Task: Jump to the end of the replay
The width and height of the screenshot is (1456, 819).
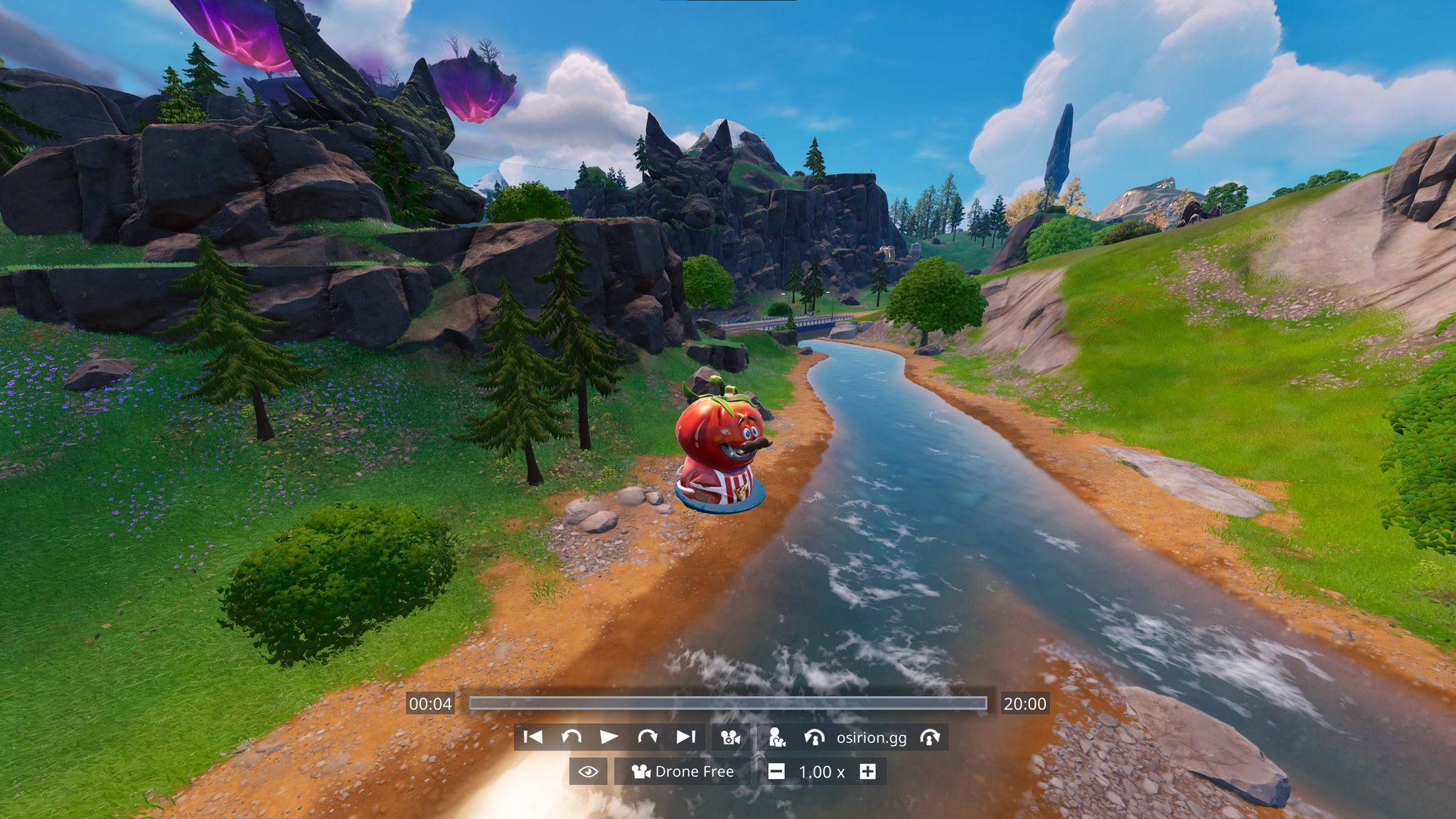Action: [x=685, y=737]
